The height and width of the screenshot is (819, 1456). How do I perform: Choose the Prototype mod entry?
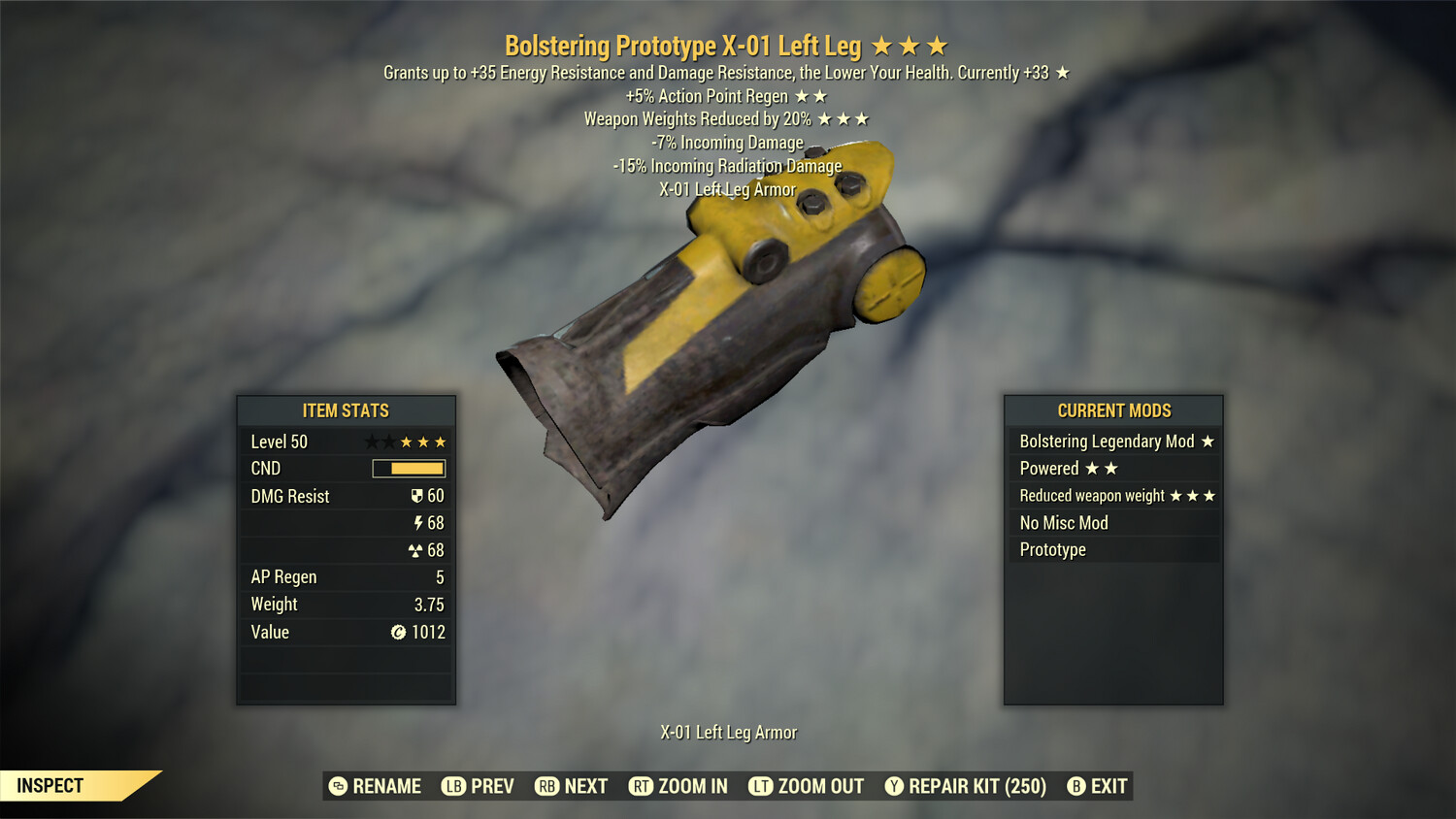pos(1113,550)
